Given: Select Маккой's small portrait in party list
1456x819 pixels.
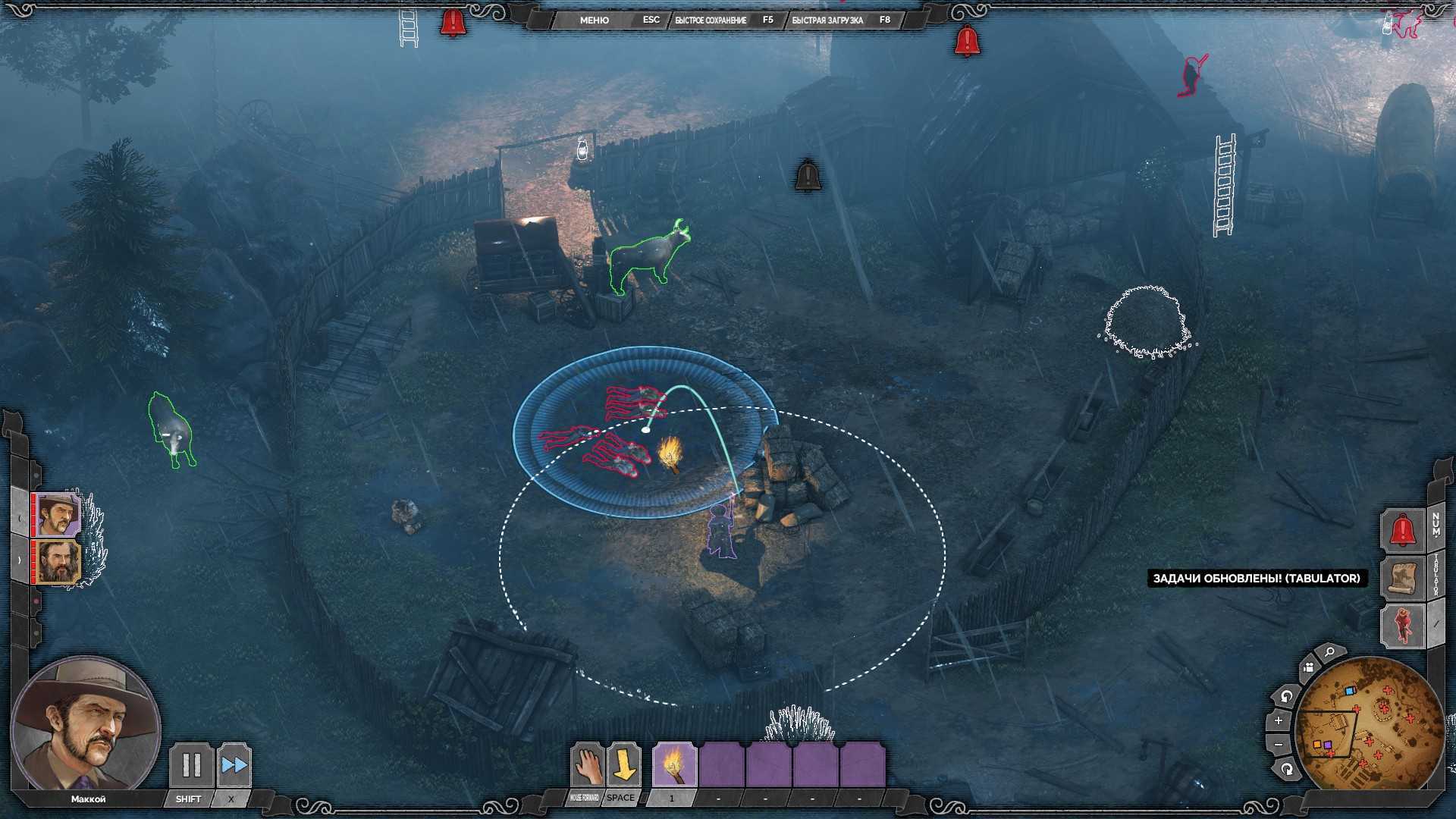Looking at the screenshot, I should point(58,515).
